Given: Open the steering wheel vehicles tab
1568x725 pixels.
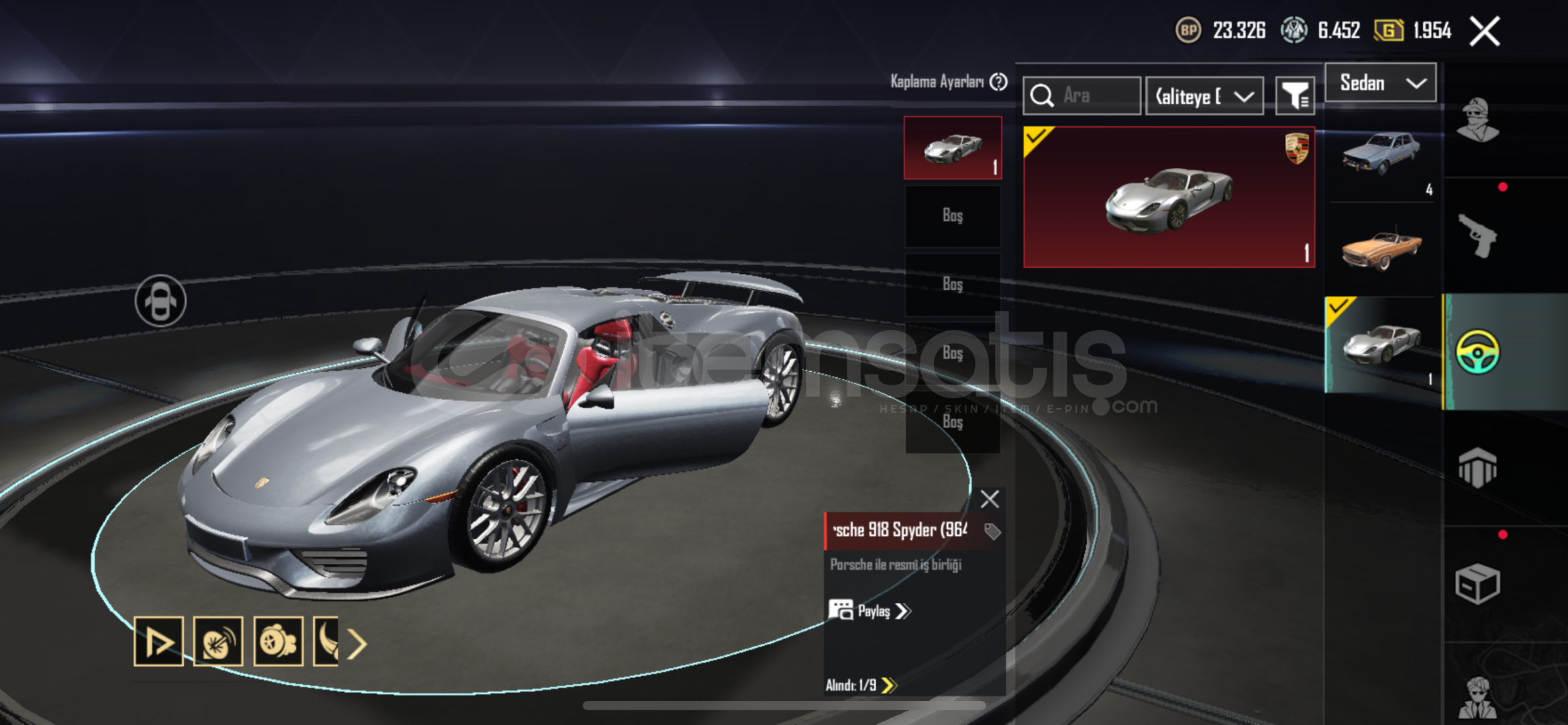Looking at the screenshot, I should click(x=1477, y=352).
